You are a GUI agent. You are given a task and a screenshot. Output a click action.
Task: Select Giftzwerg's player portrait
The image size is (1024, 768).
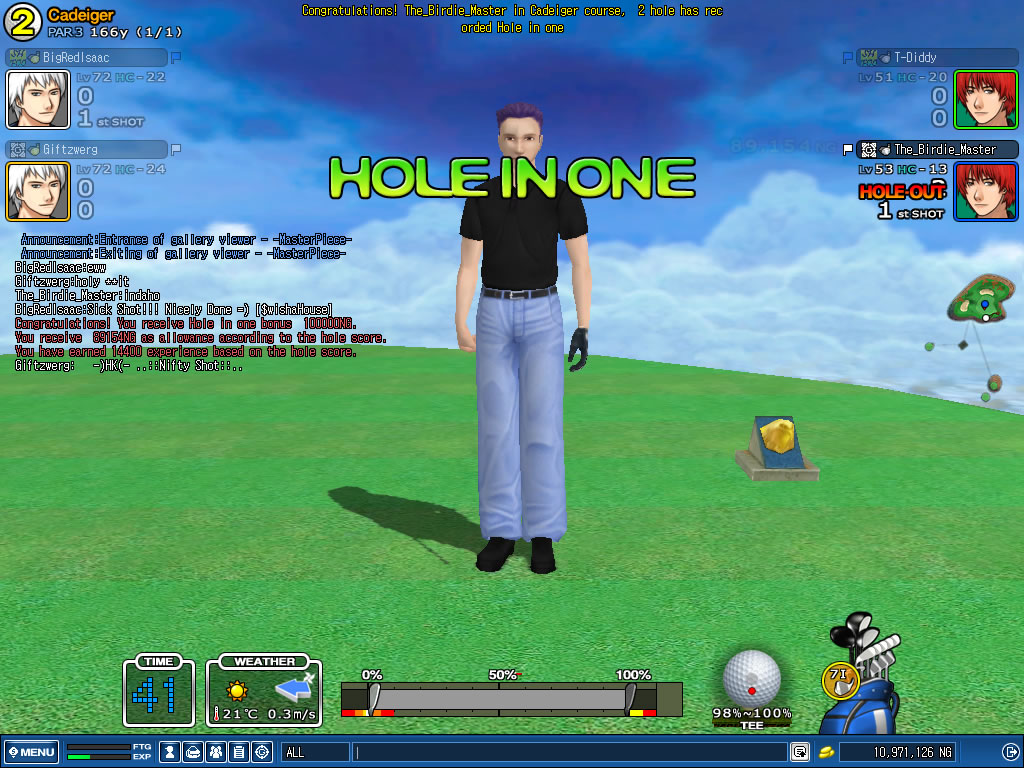(38, 191)
